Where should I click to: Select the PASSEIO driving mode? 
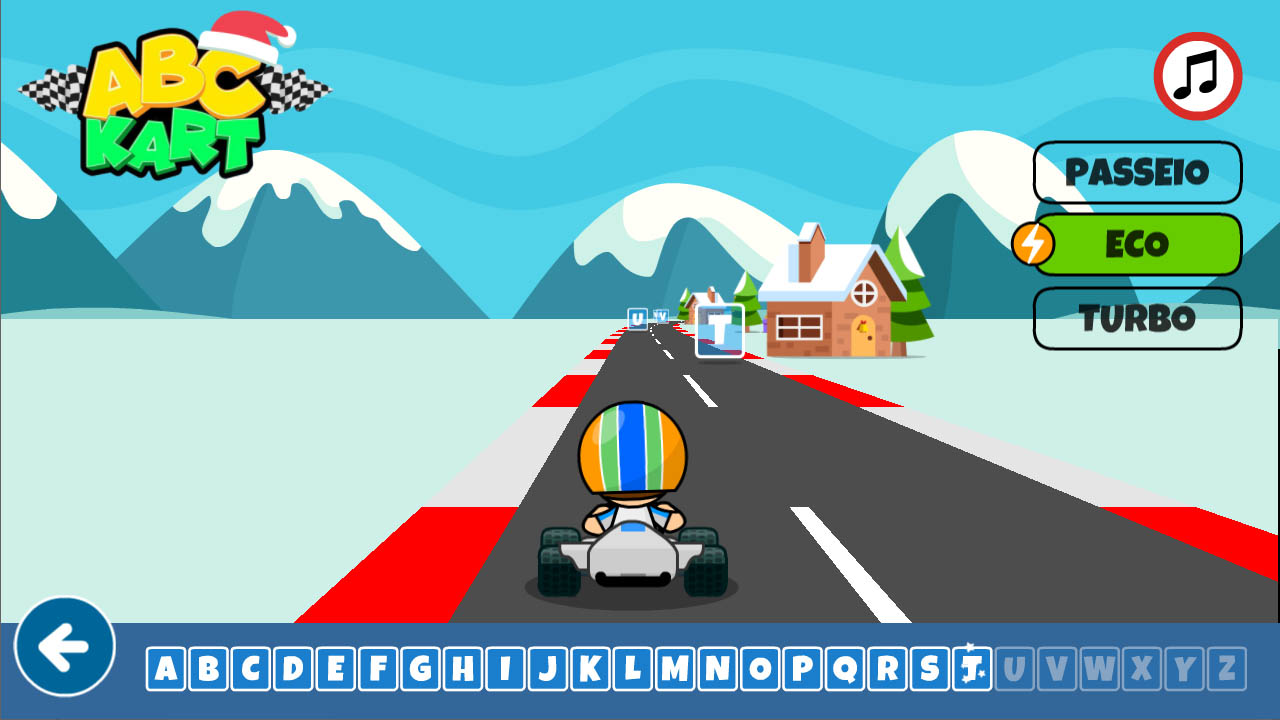[x=1137, y=172]
